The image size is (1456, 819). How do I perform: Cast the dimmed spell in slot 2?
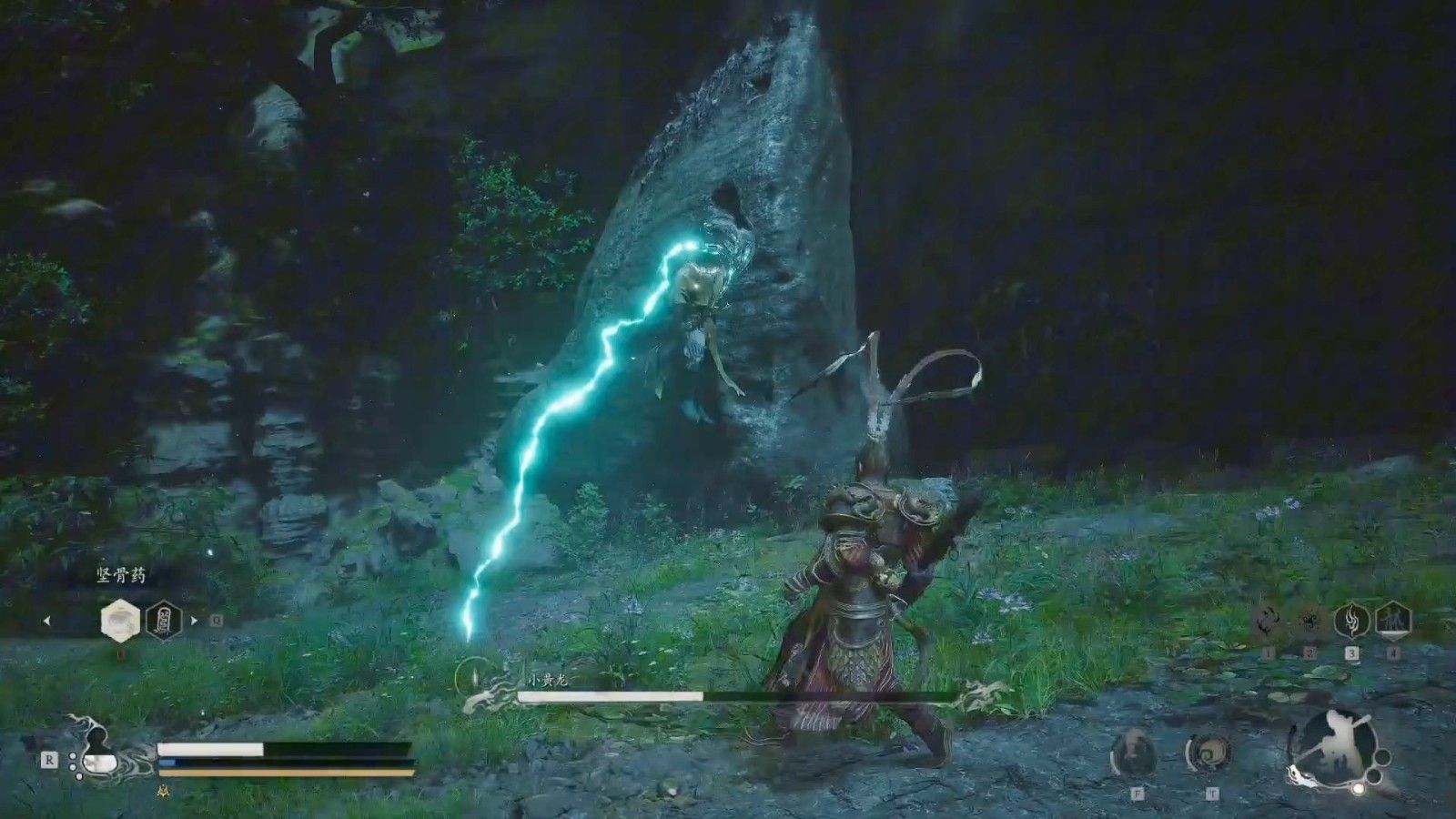click(x=1310, y=622)
